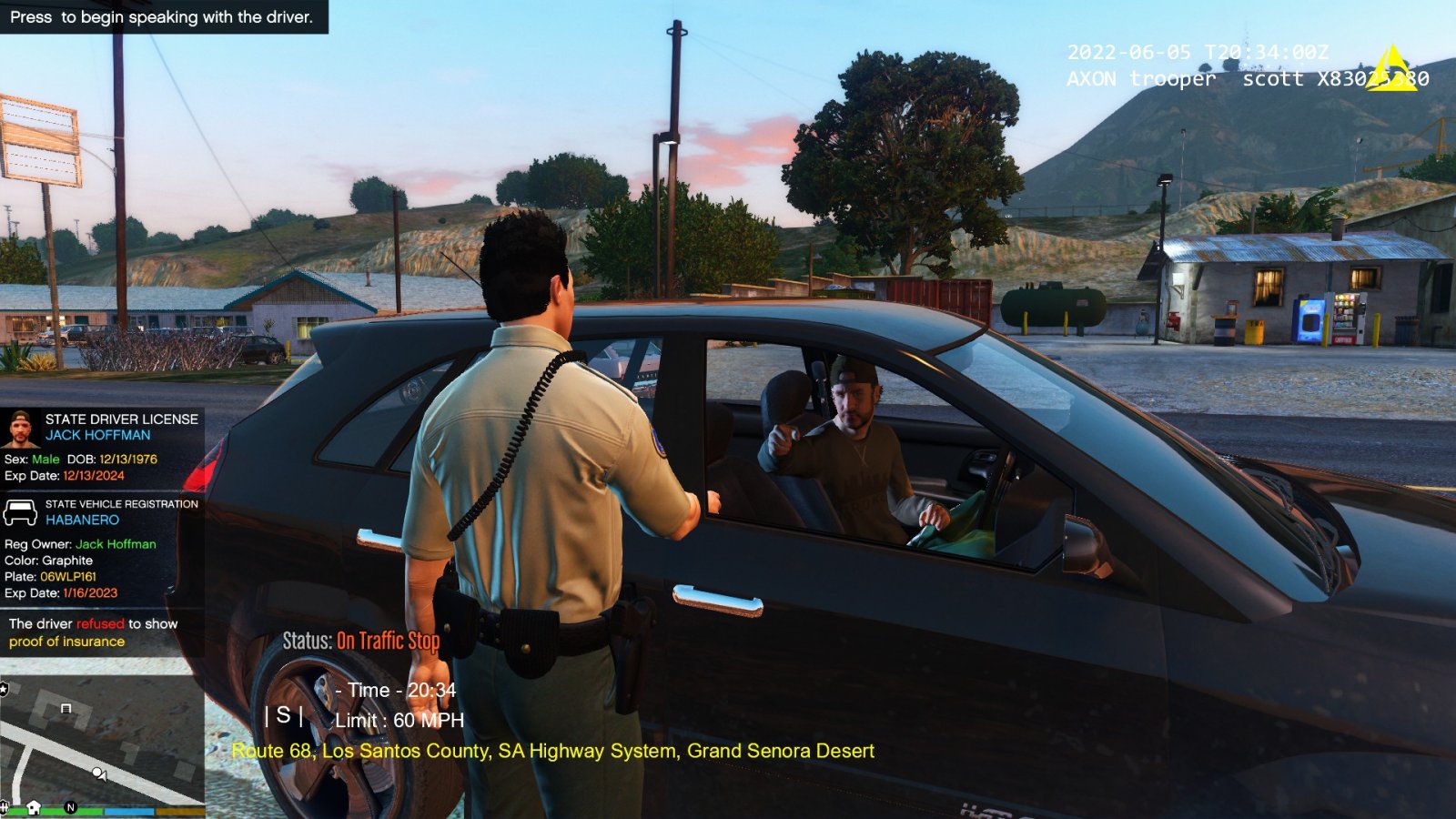Click the minimap radar
Screen dimensions: 1456x819
click(102, 742)
